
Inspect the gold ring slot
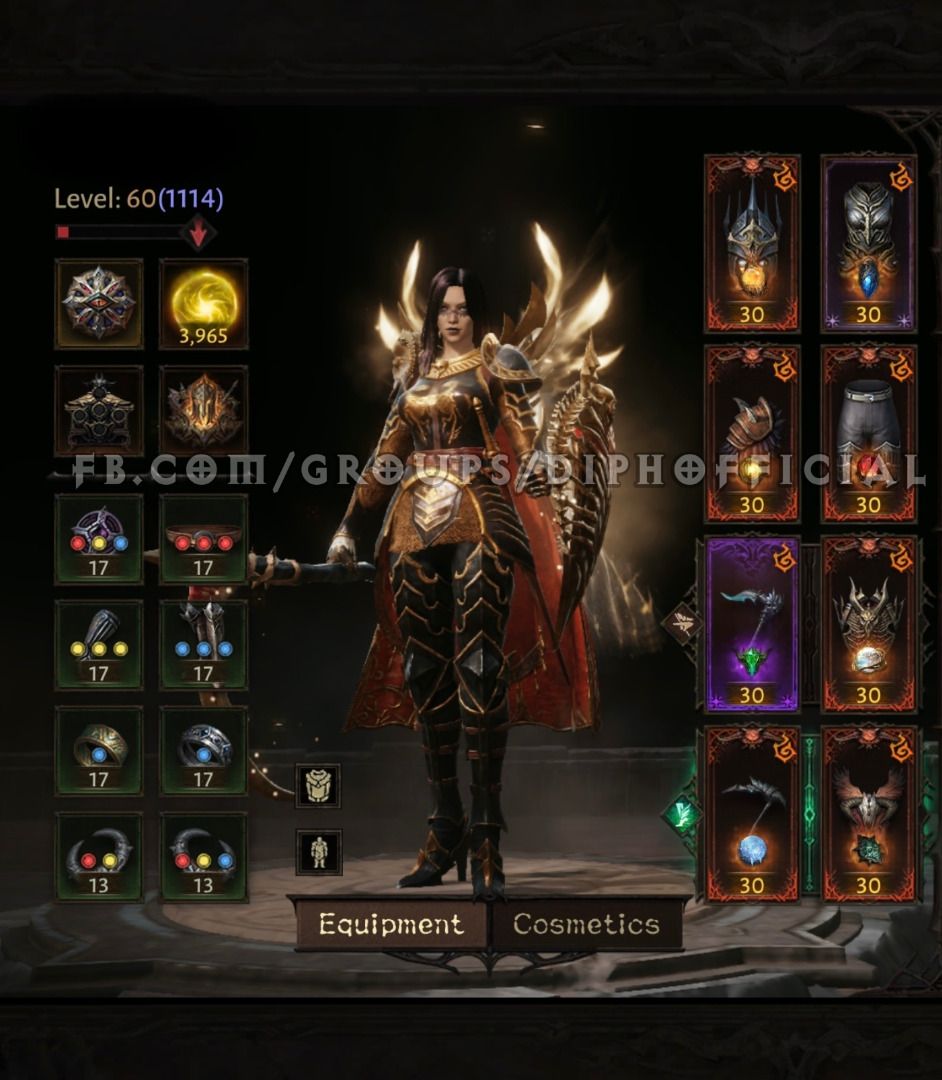98,751
